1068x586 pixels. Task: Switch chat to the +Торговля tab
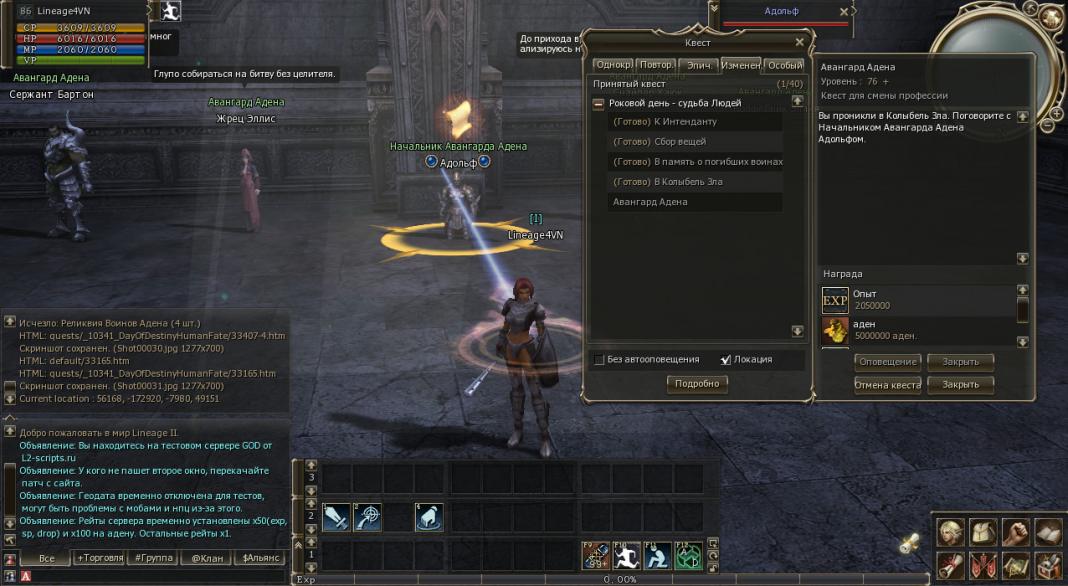coord(98,558)
